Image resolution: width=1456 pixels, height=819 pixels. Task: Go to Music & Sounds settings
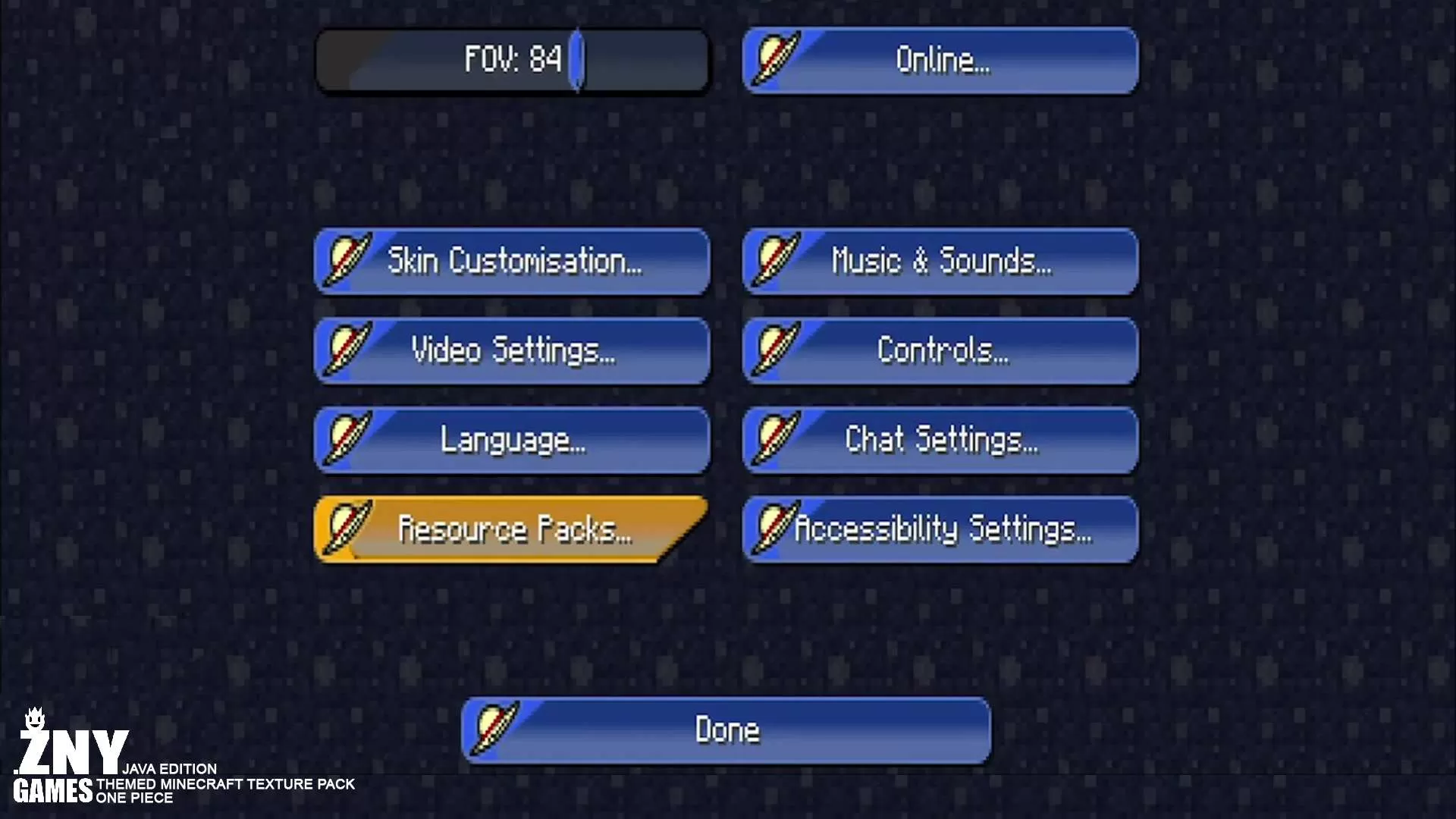[x=940, y=261]
